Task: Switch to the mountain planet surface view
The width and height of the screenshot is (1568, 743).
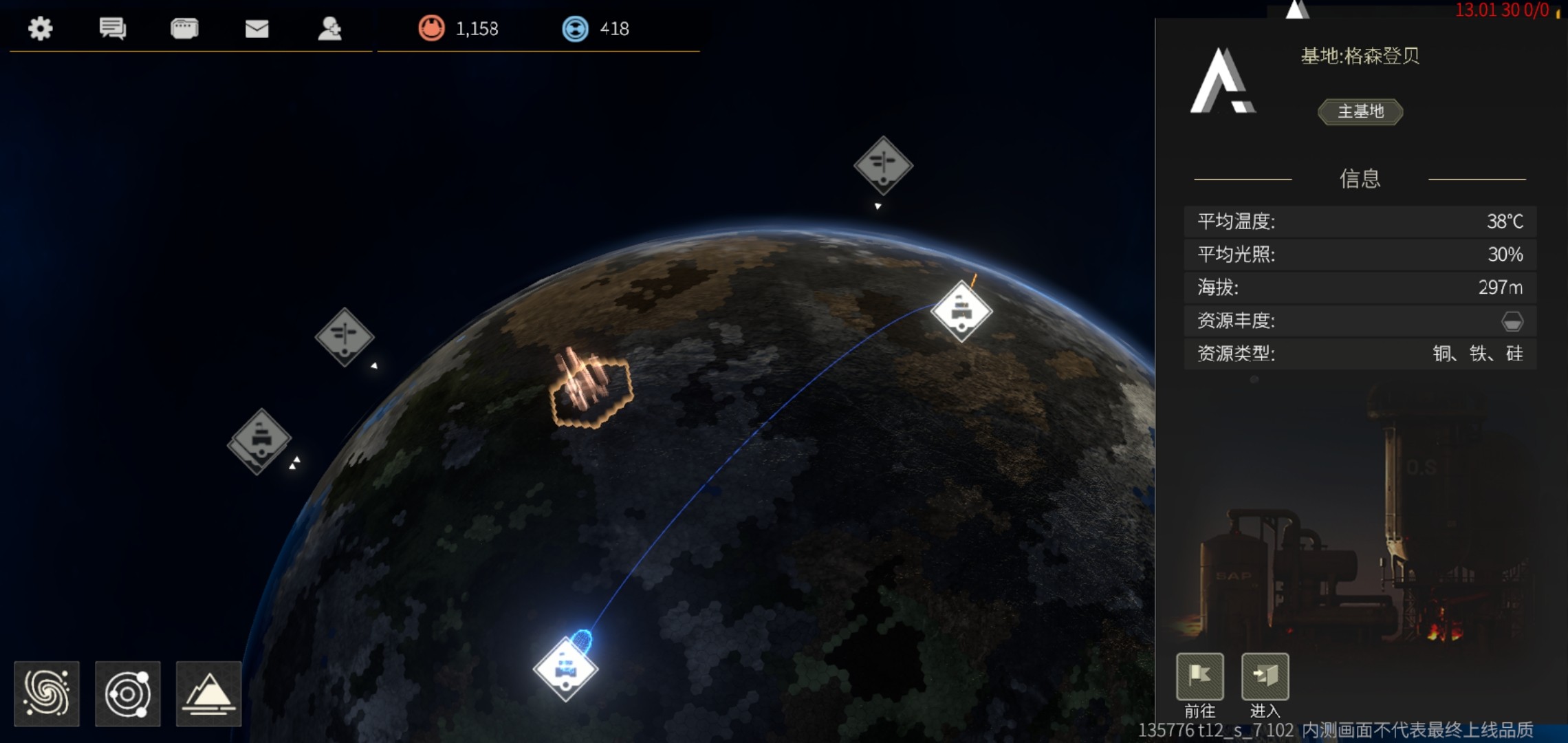Action: (x=208, y=693)
